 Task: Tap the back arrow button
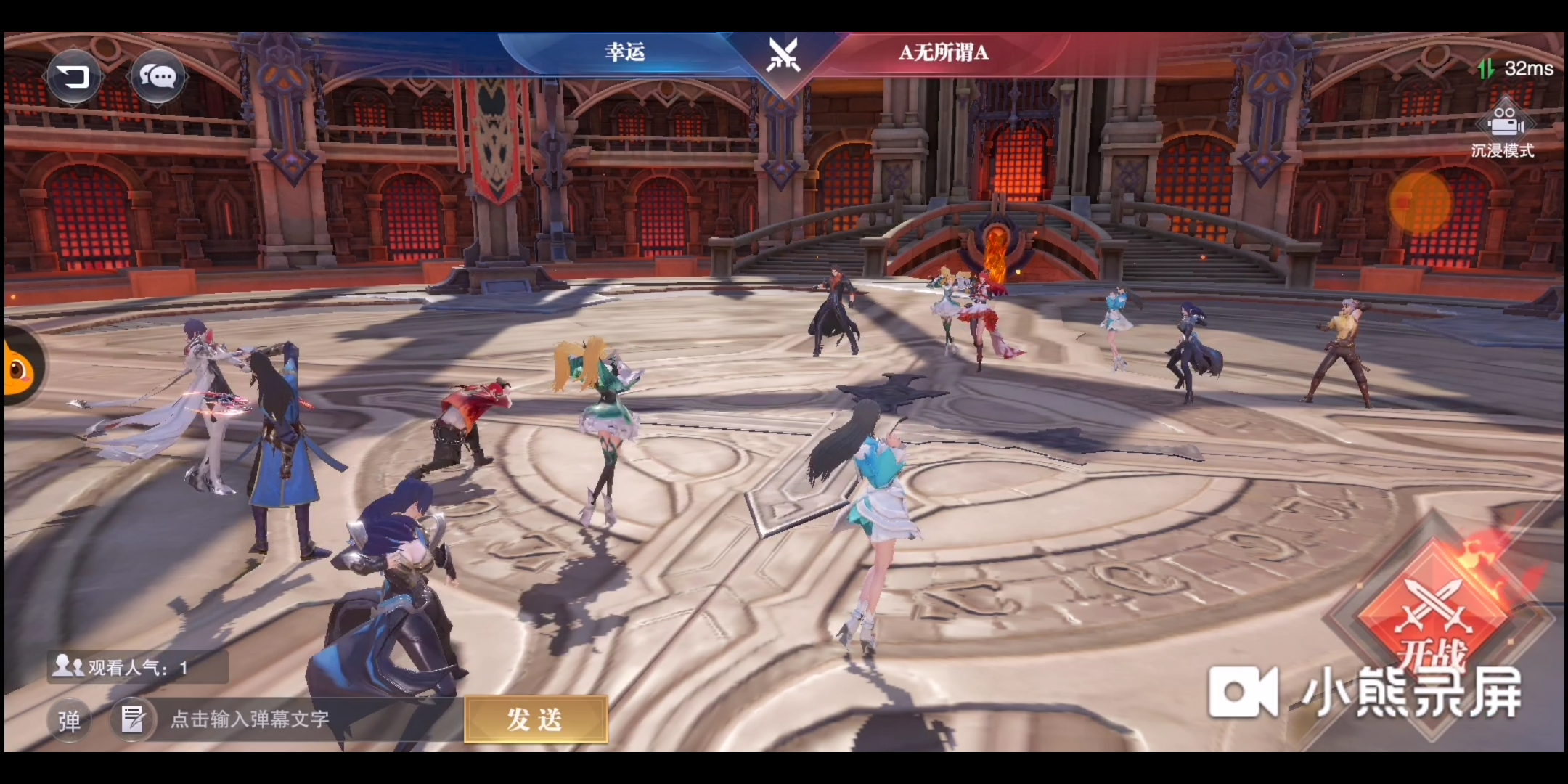[x=73, y=75]
